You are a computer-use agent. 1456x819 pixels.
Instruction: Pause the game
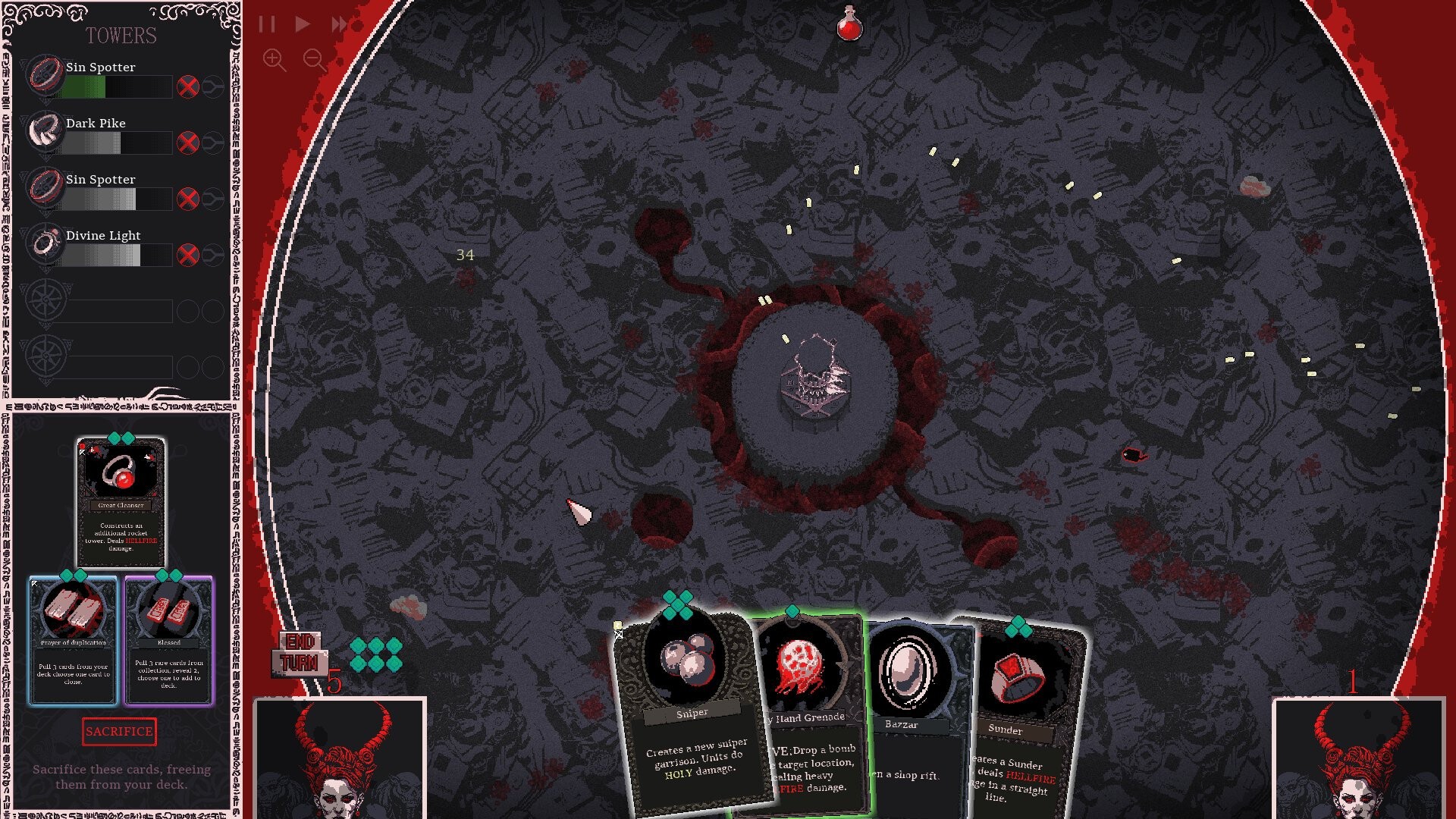266,24
